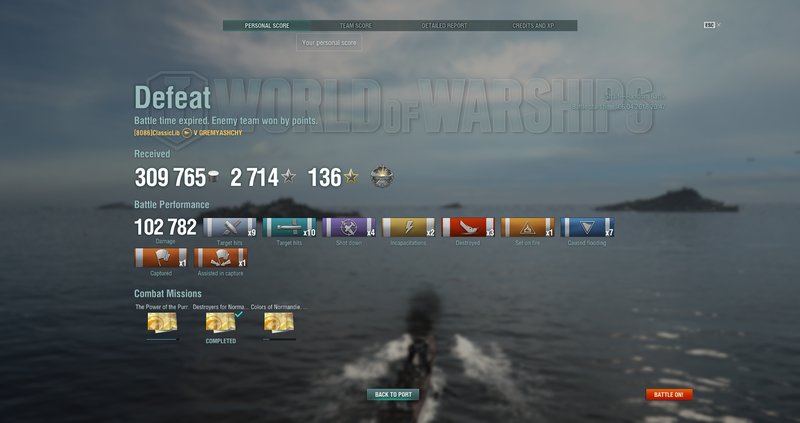Image resolution: width=800 pixels, height=423 pixels.
Task: Inspect the Caused flooding ribbon
Action: [x=588, y=228]
